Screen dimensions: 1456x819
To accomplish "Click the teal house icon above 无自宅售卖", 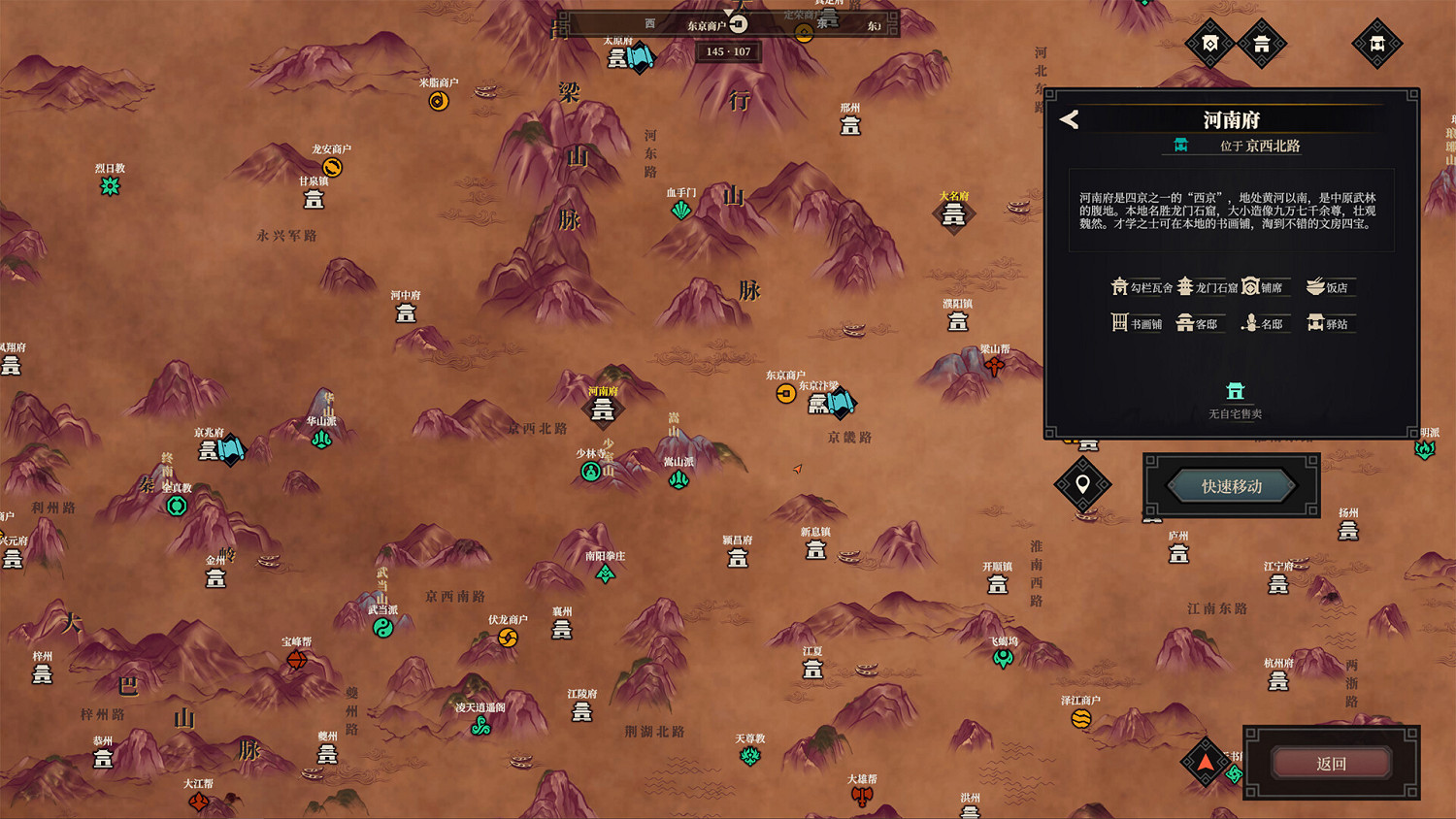I will click(x=1236, y=390).
